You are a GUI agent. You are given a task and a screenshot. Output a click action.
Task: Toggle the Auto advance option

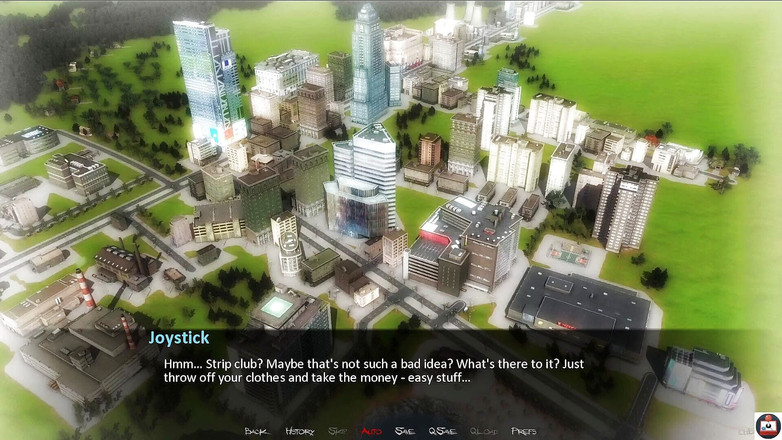371,431
